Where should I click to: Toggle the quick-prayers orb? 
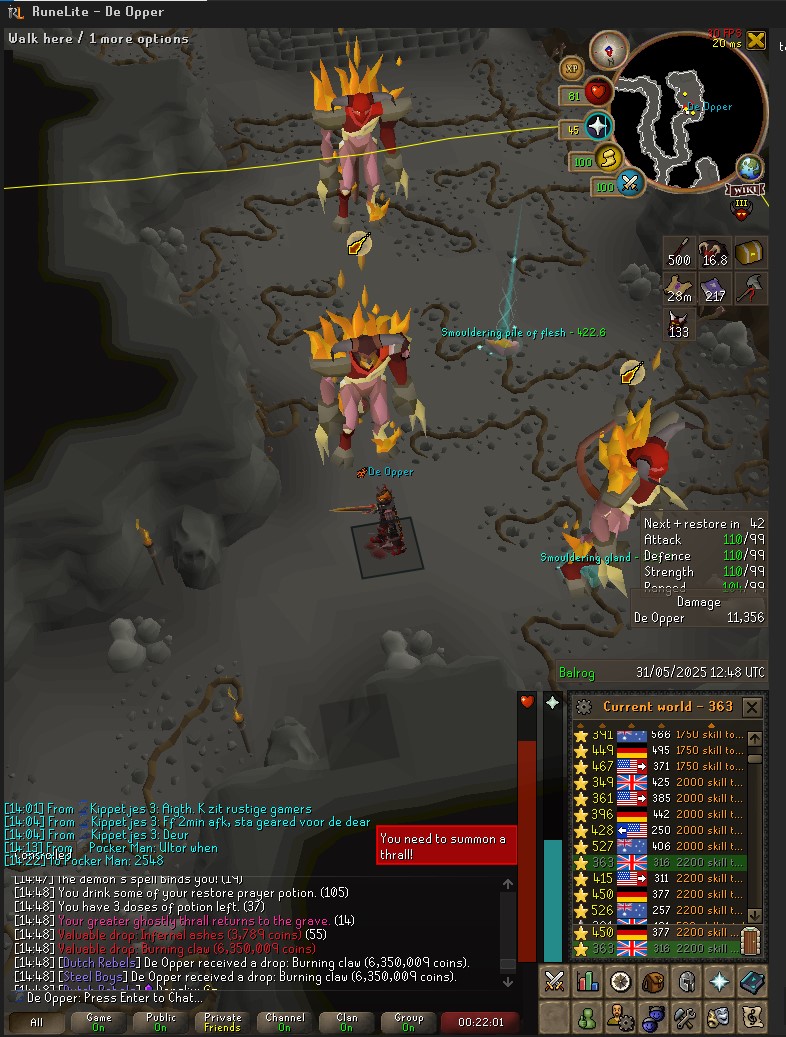pos(598,127)
